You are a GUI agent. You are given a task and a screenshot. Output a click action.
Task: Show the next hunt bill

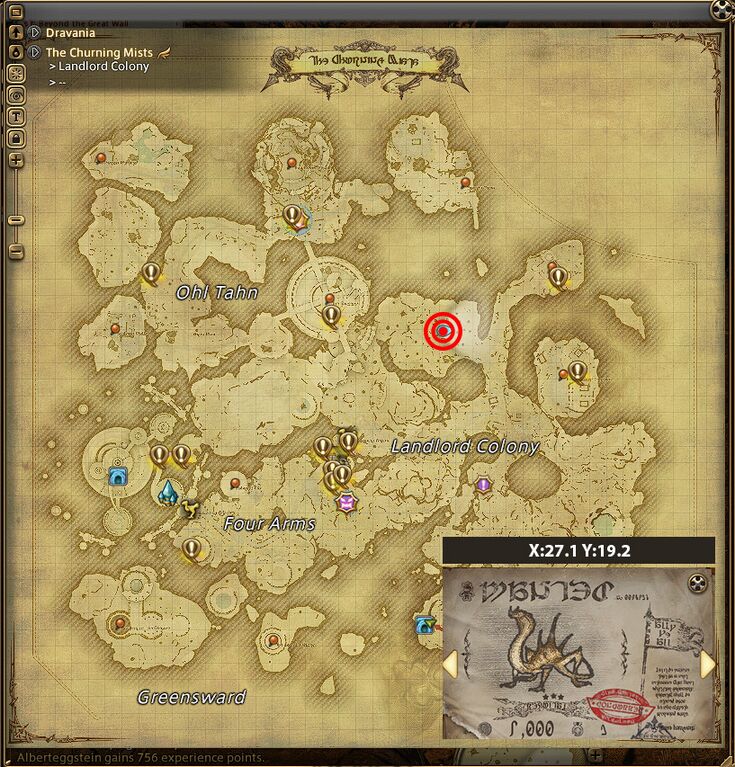708,663
